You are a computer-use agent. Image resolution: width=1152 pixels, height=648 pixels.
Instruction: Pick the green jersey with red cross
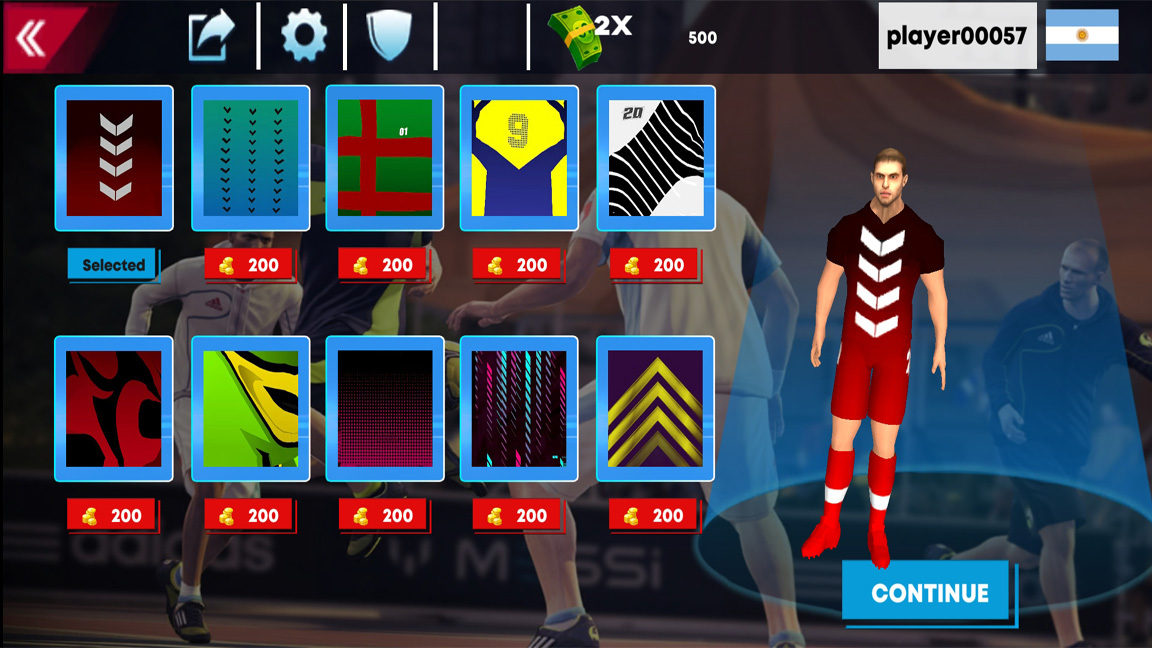click(385, 158)
